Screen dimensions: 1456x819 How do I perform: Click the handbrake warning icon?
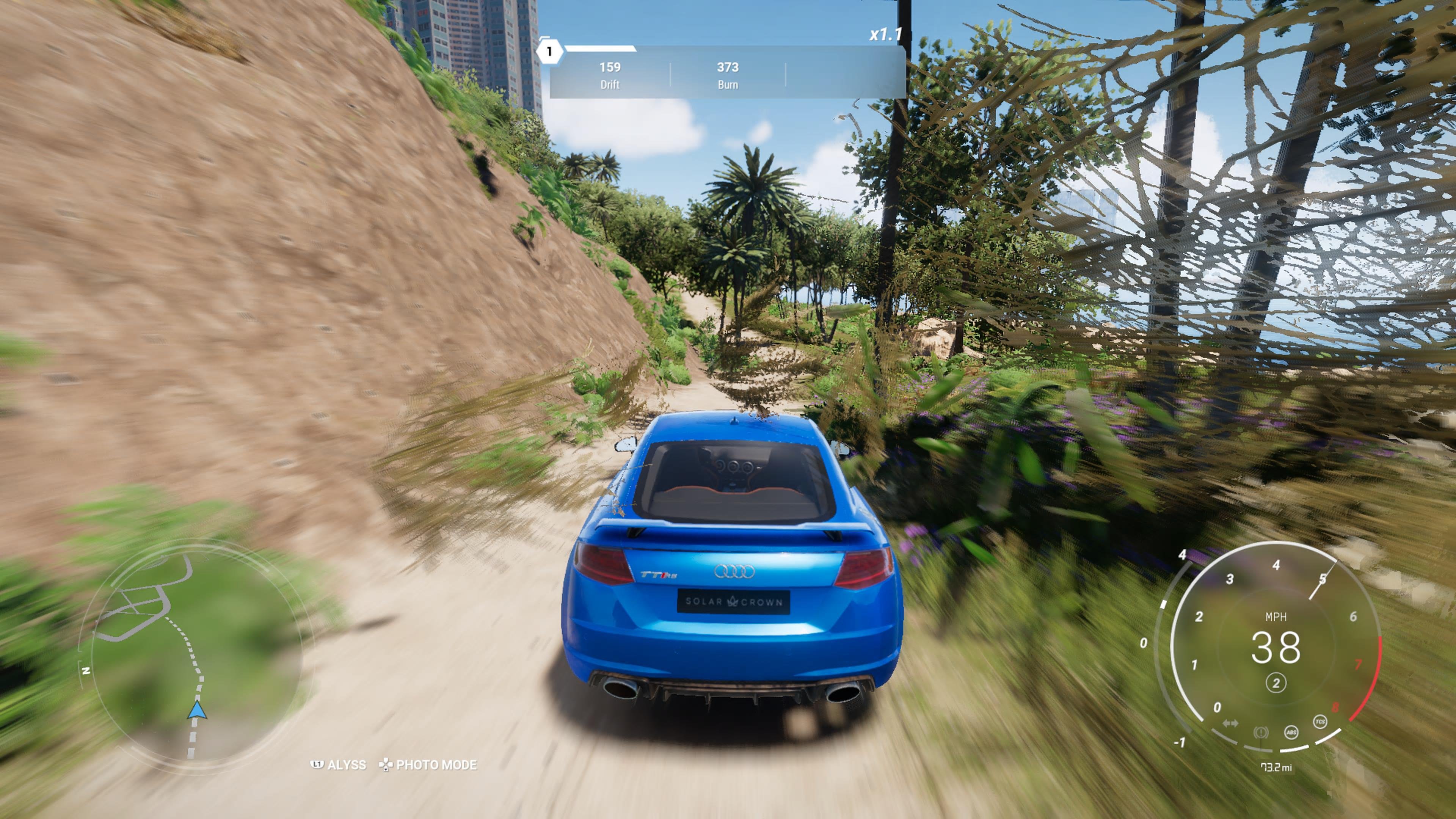click(1260, 733)
